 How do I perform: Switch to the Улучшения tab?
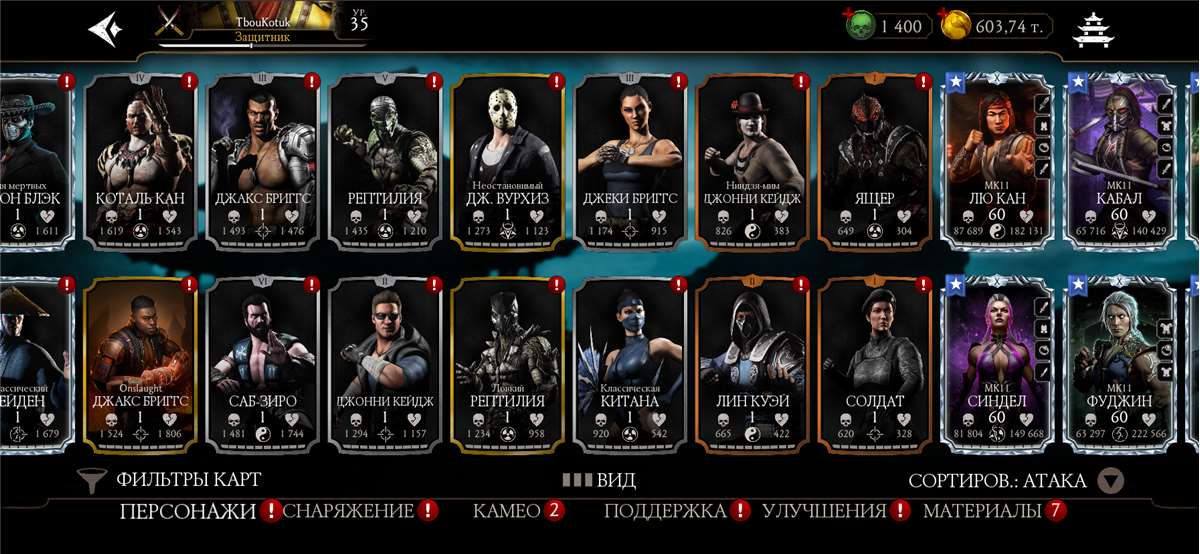click(824, 511)
